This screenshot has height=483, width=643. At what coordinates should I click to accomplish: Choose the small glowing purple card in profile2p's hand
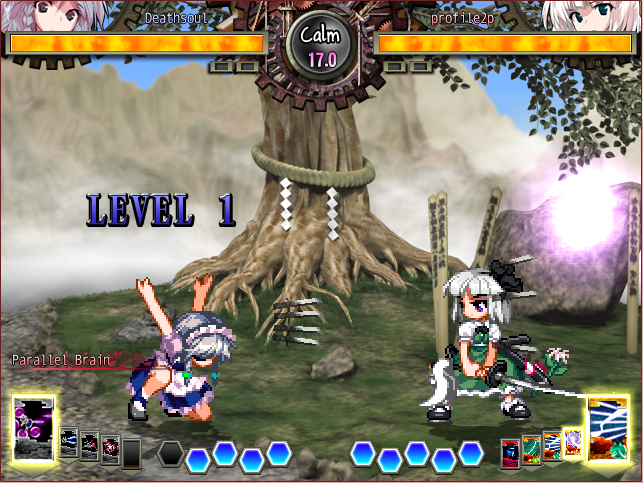coord(573,442)
